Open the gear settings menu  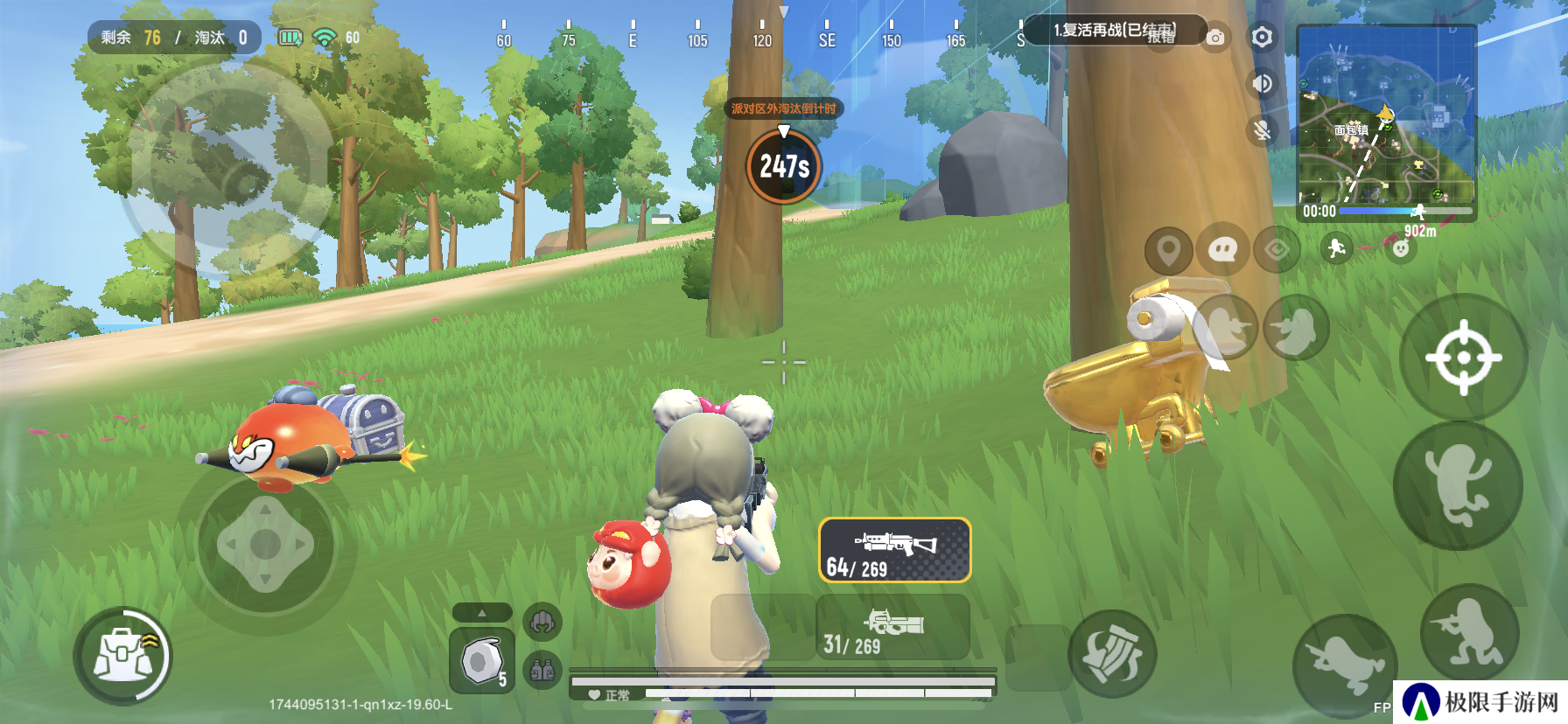pyautogui.click(x=1262, y=38)
